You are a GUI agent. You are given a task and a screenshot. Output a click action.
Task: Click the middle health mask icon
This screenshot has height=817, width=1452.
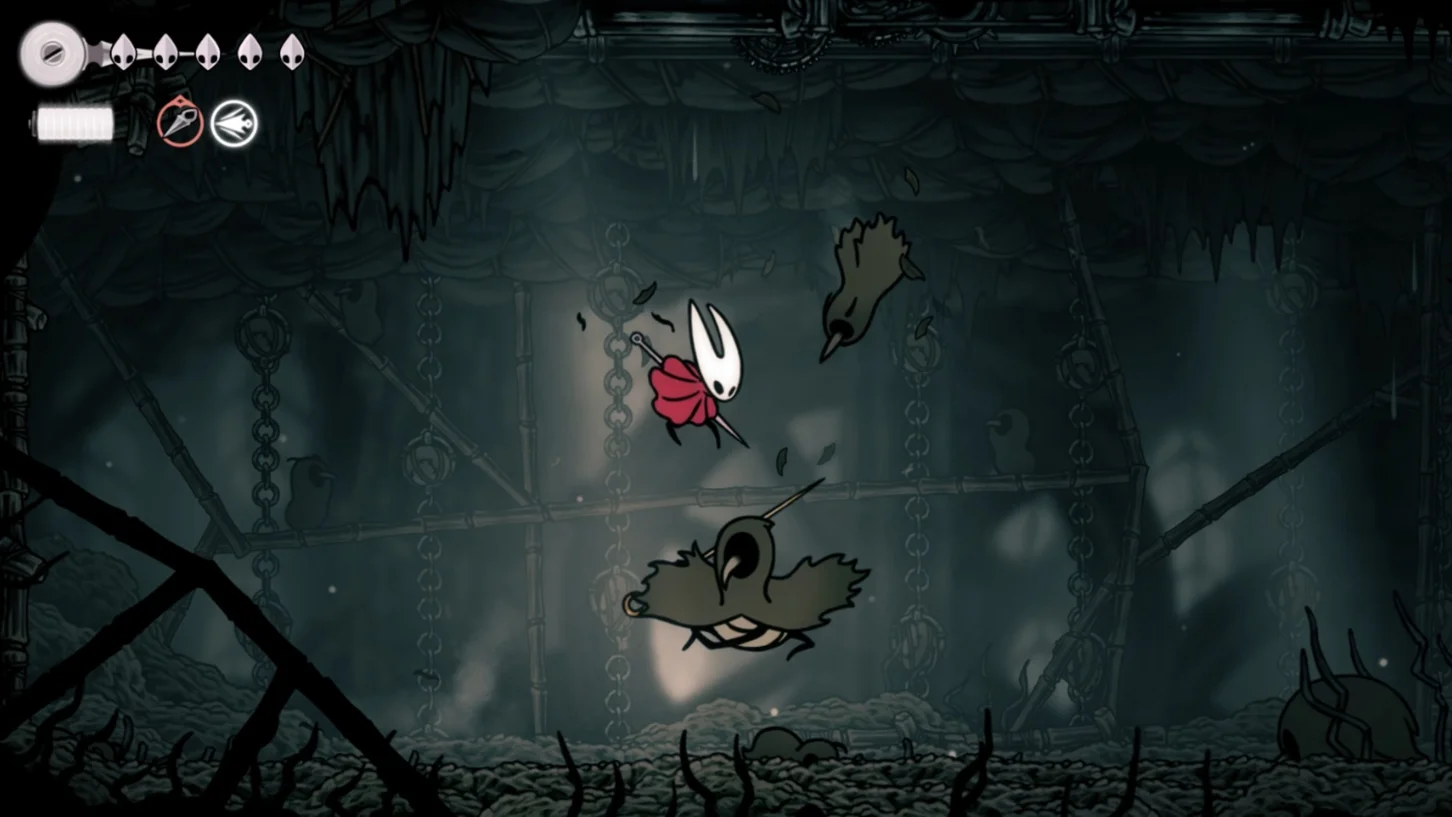pos(210,51)
